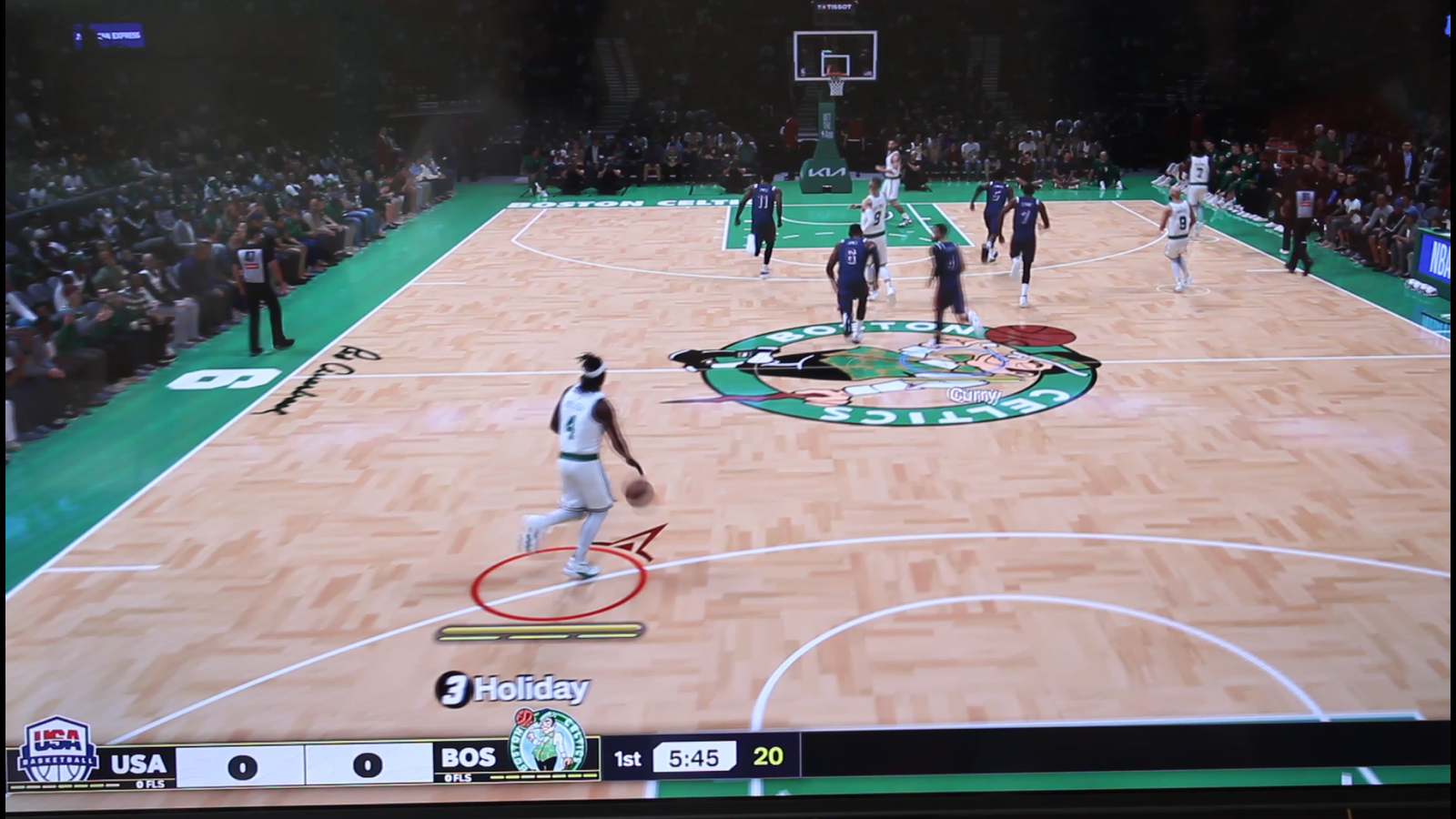Click the Curry player name label

[974, 396]
